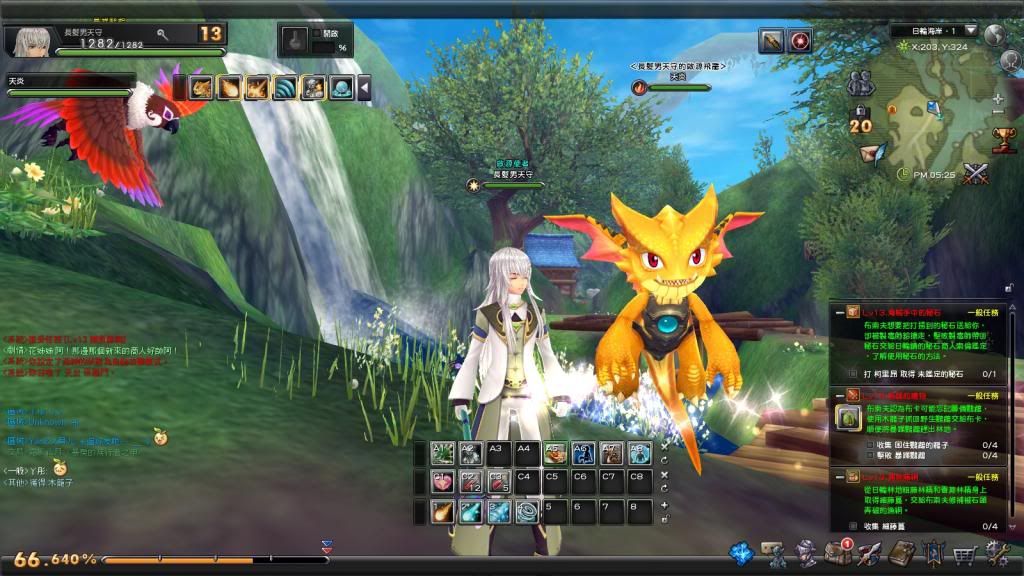Click the blue crystal icon in bottom bar
Image resolution: width=1024 pixels, height=576 pixels.
[741, 553]
